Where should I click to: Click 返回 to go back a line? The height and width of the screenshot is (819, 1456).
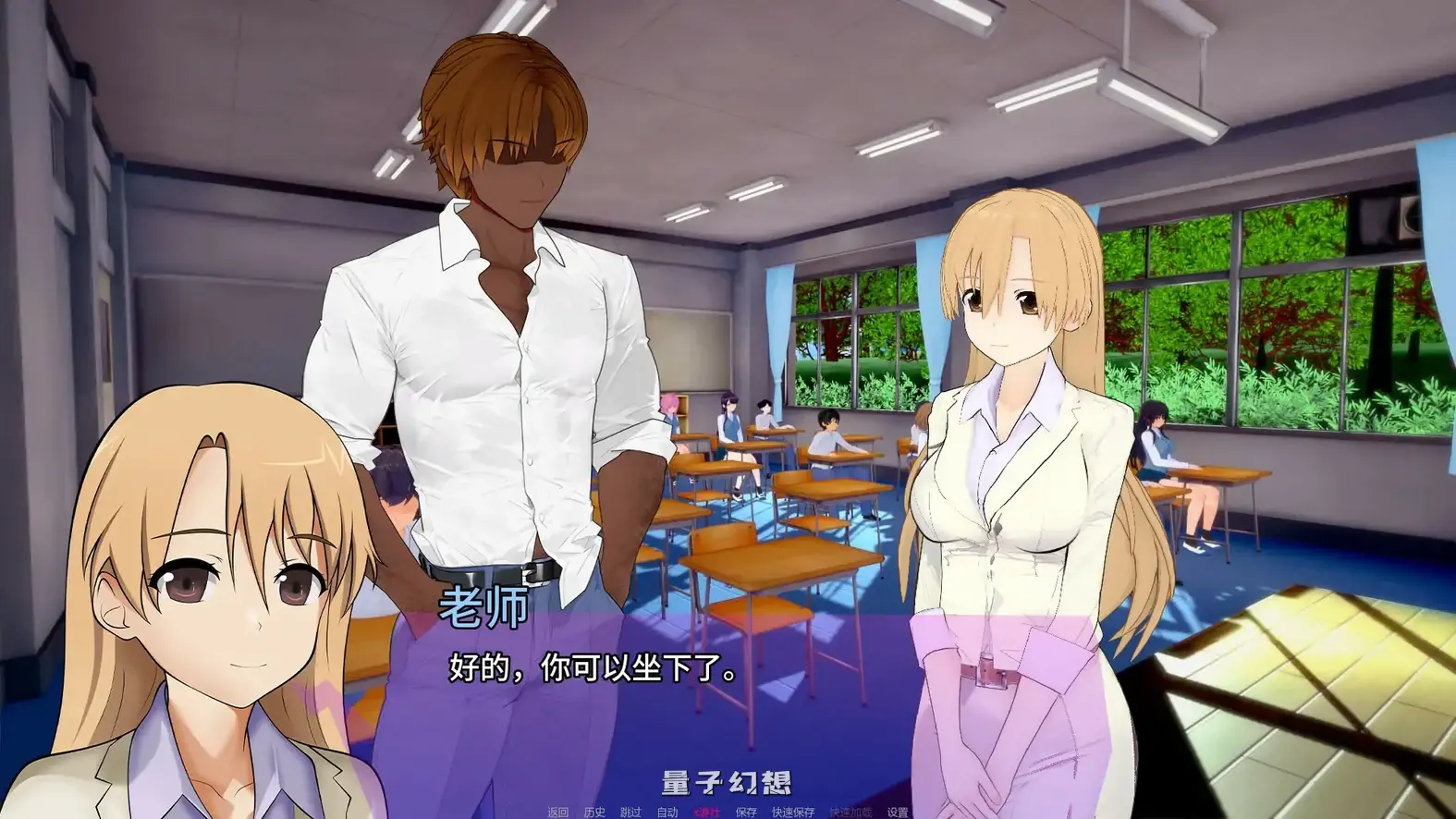click(x=557, y=812)
